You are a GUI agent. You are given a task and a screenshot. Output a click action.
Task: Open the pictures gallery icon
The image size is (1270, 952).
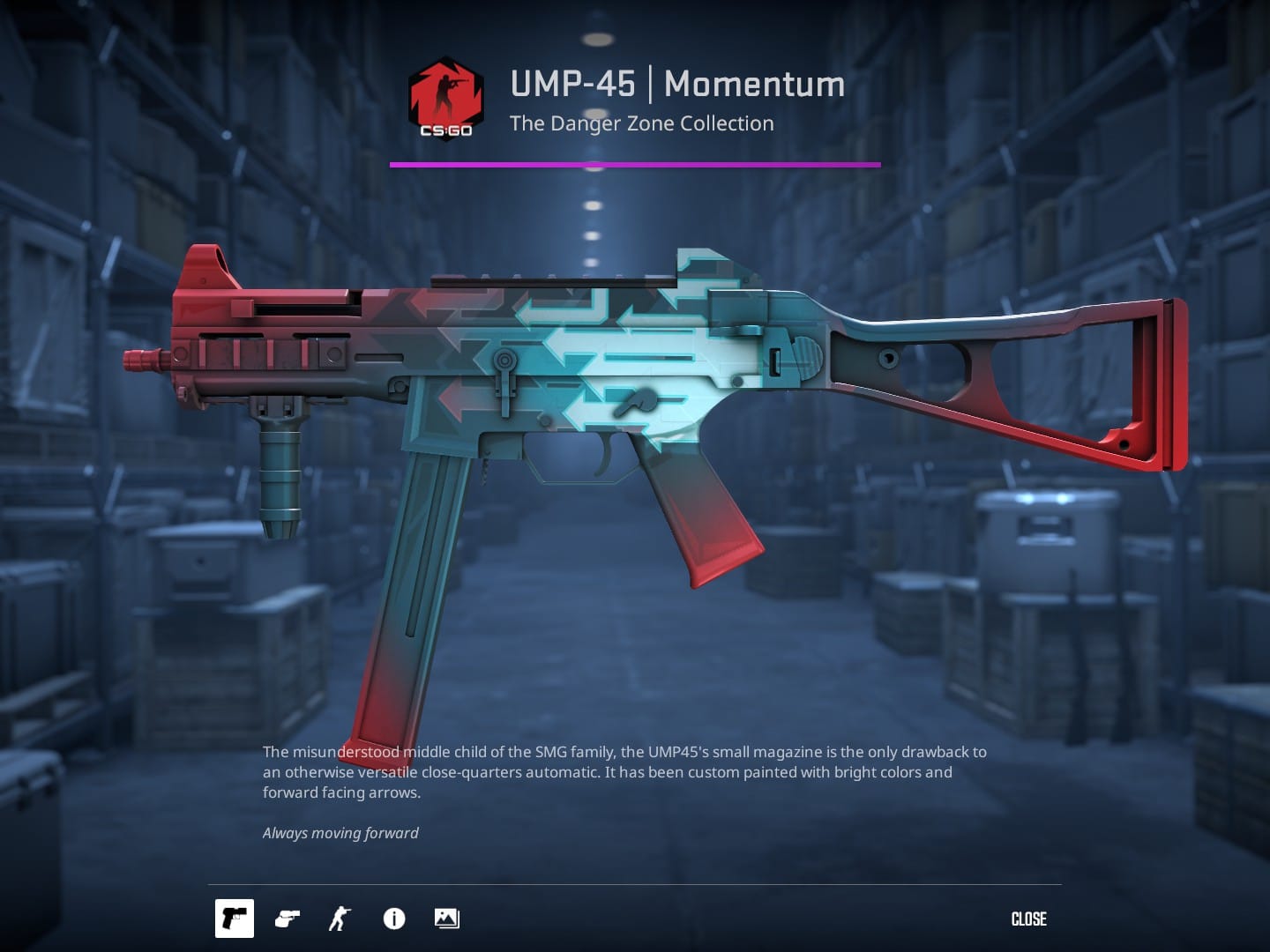pyautogui.click(x=447, y=919)
